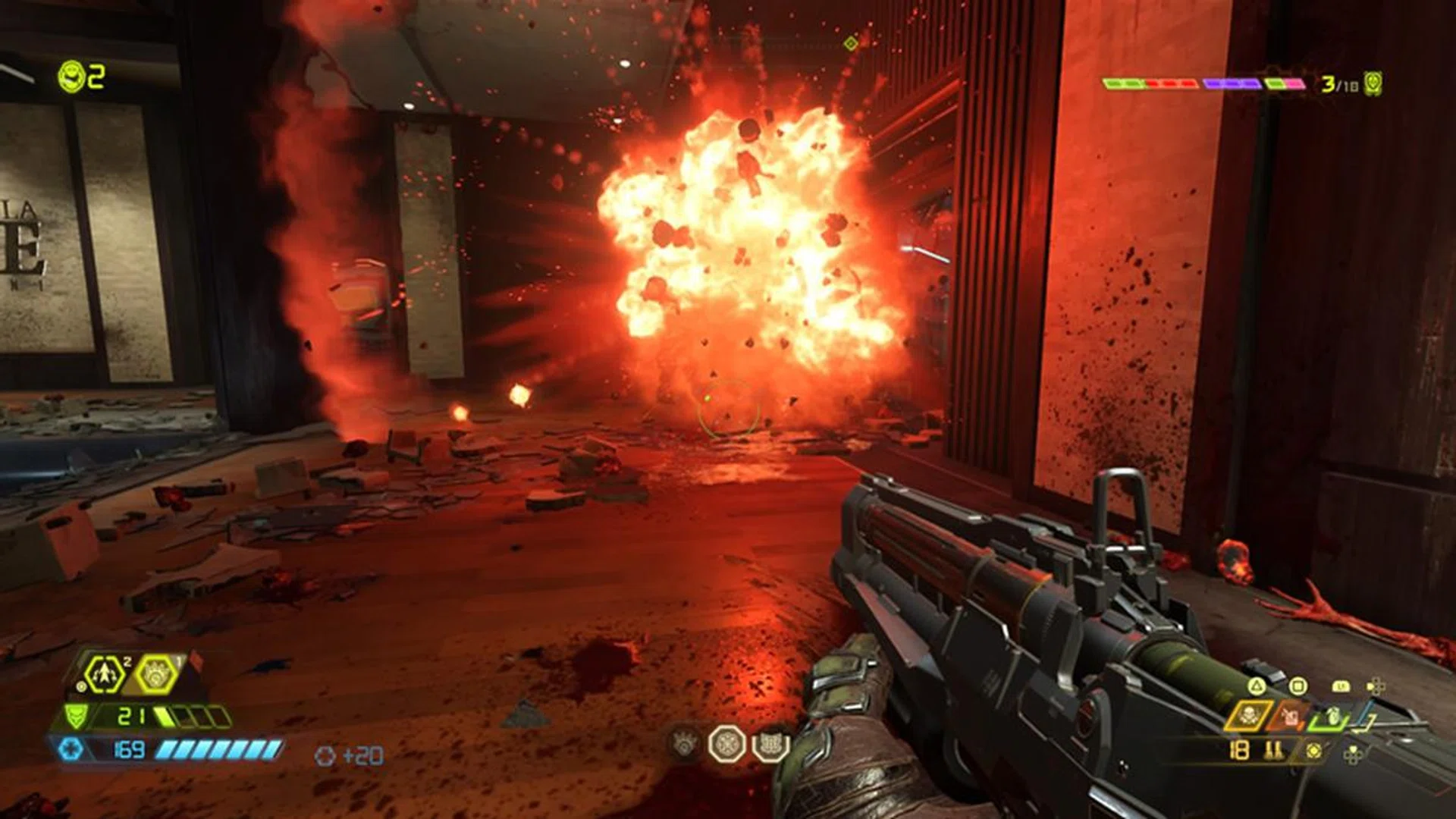Click the green armor shield icon
The height and width of the screenshot is (819, 1456).
76,716
